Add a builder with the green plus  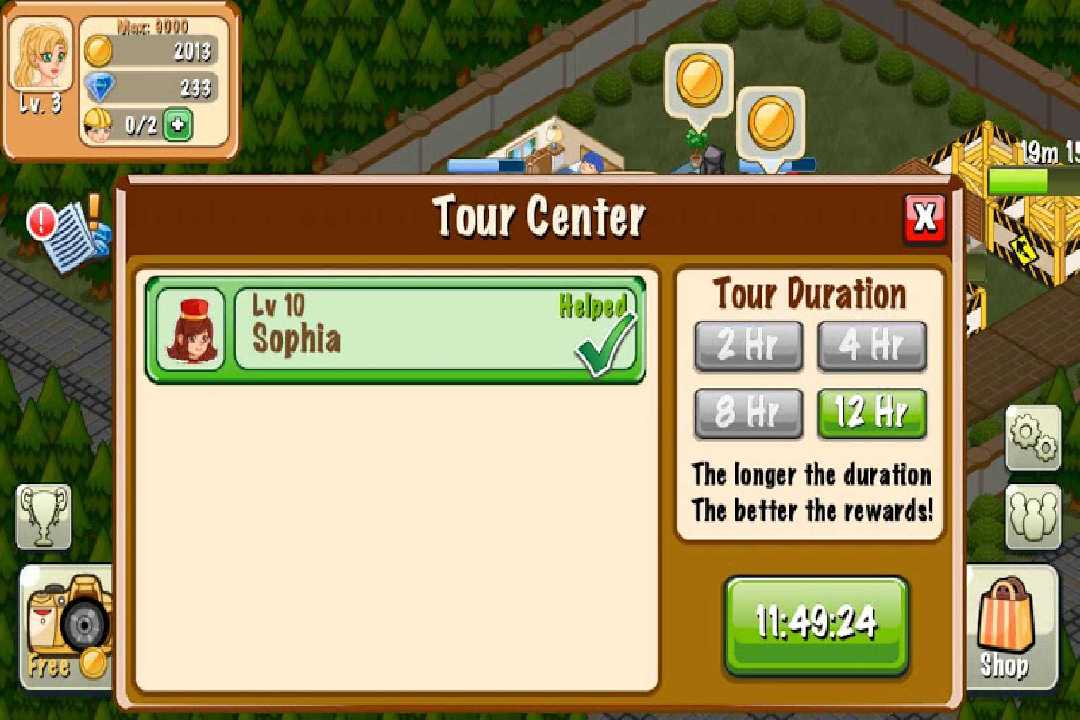pos(177,125)
